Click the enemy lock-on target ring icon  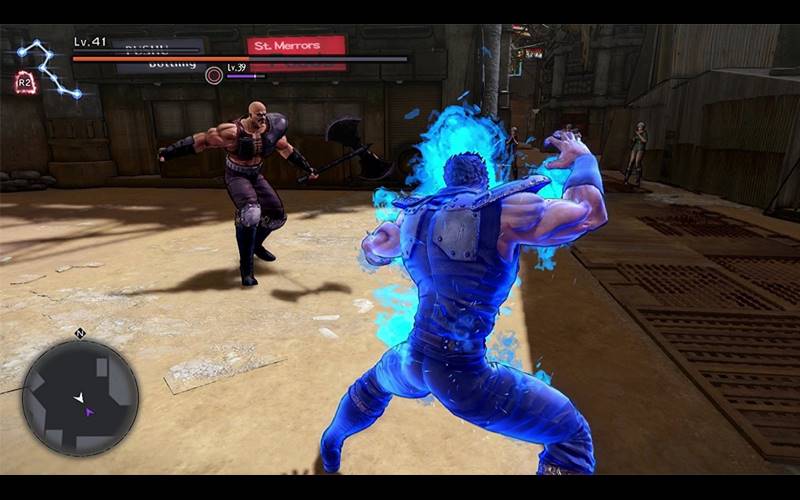[213, 75]
